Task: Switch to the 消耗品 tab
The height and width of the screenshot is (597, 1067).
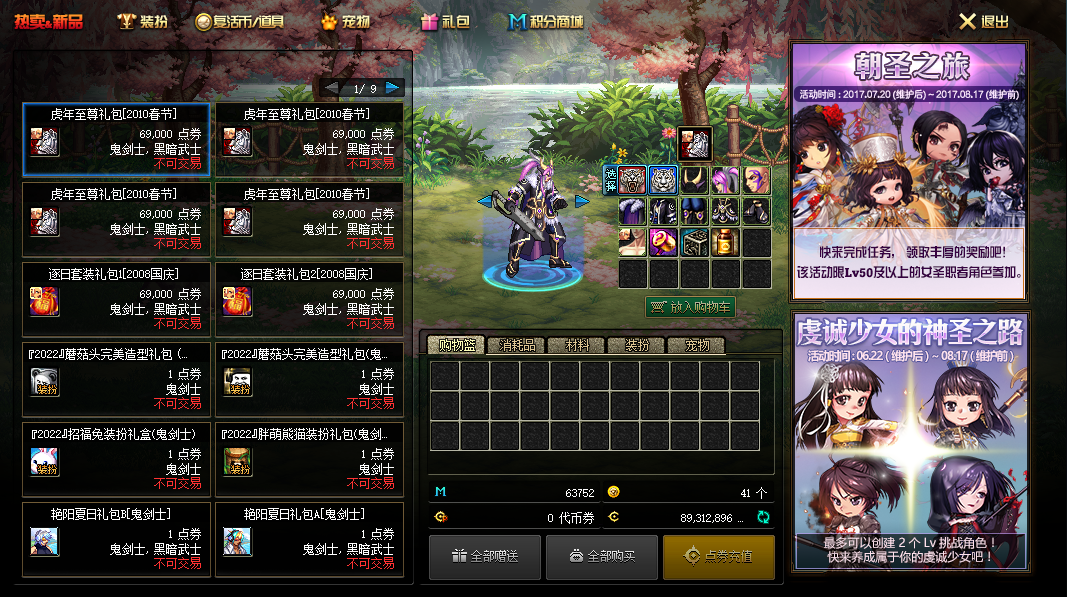Action: 516,345
